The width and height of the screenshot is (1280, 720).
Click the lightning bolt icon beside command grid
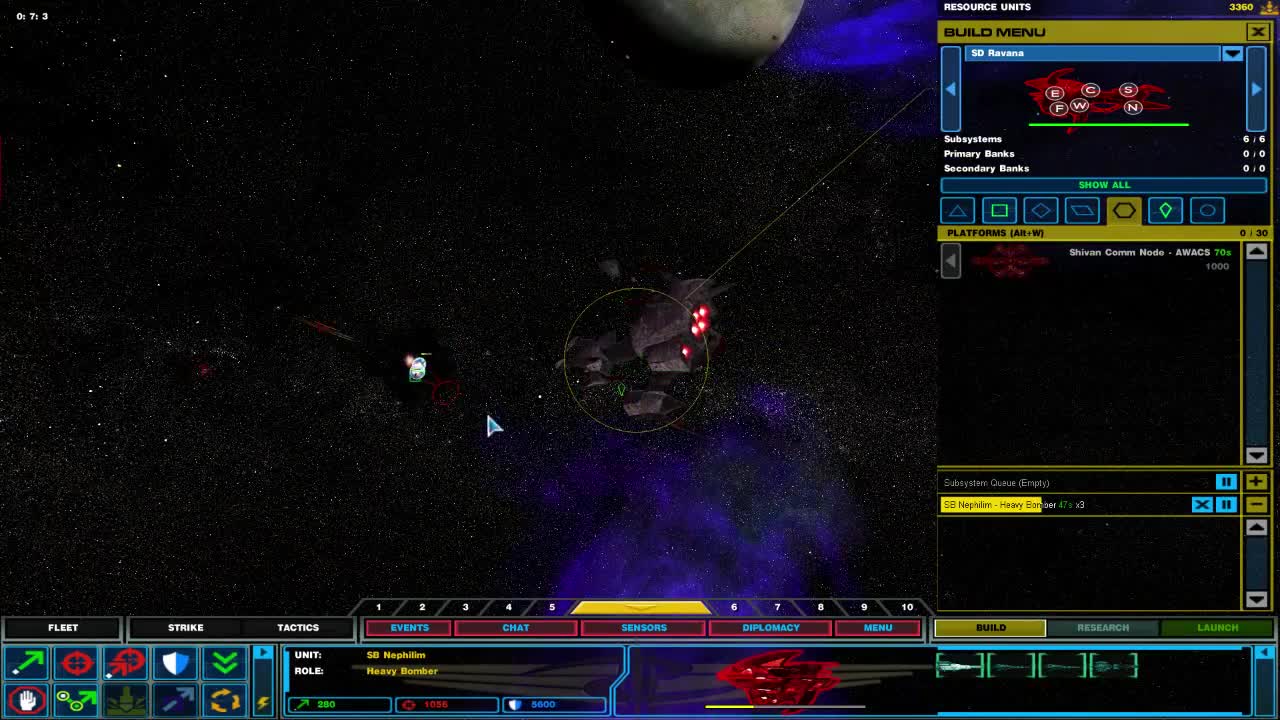[x=263, y=704]
